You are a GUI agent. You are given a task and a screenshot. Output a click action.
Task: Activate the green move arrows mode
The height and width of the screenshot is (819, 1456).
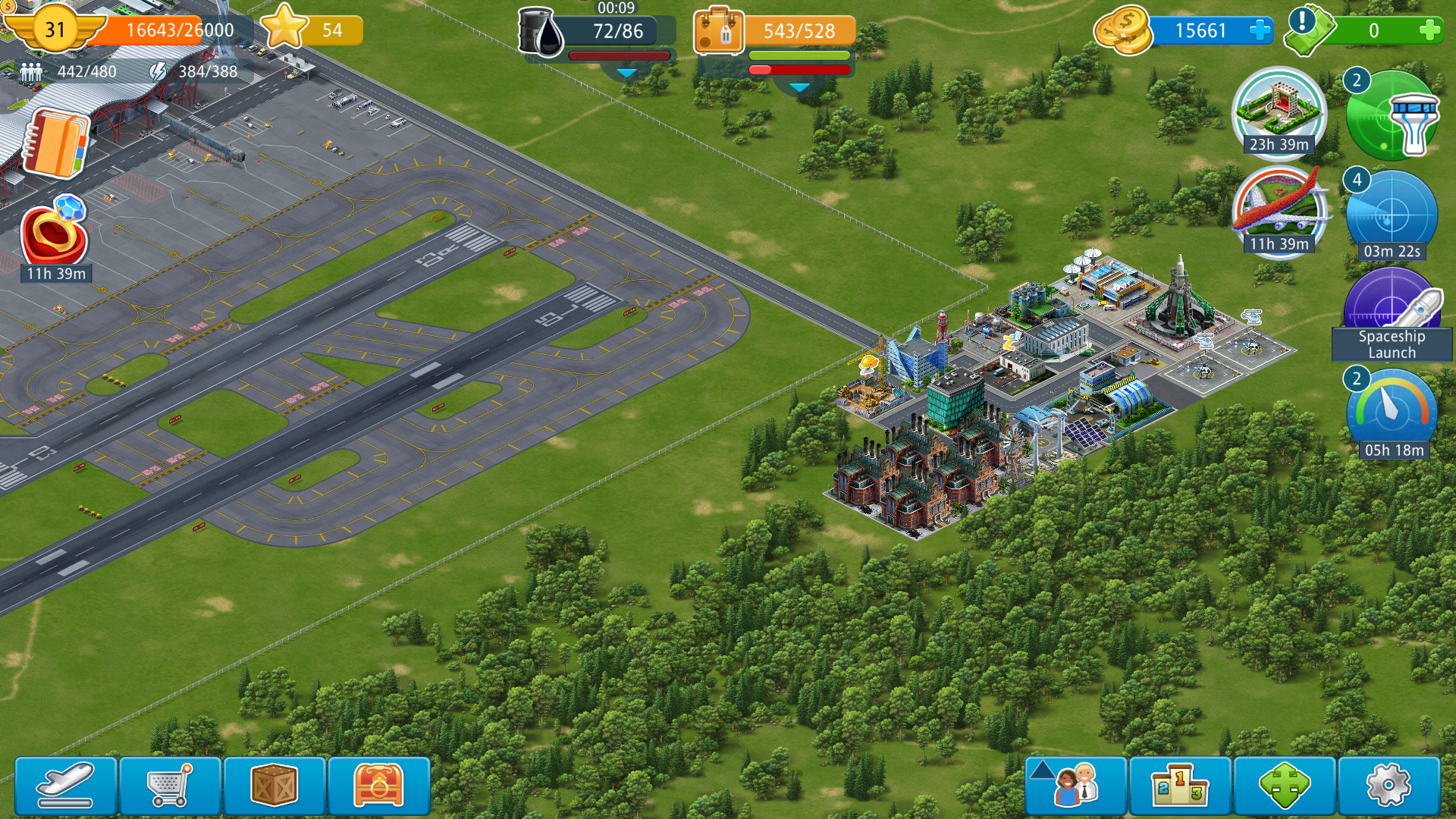click(1284, 786)
